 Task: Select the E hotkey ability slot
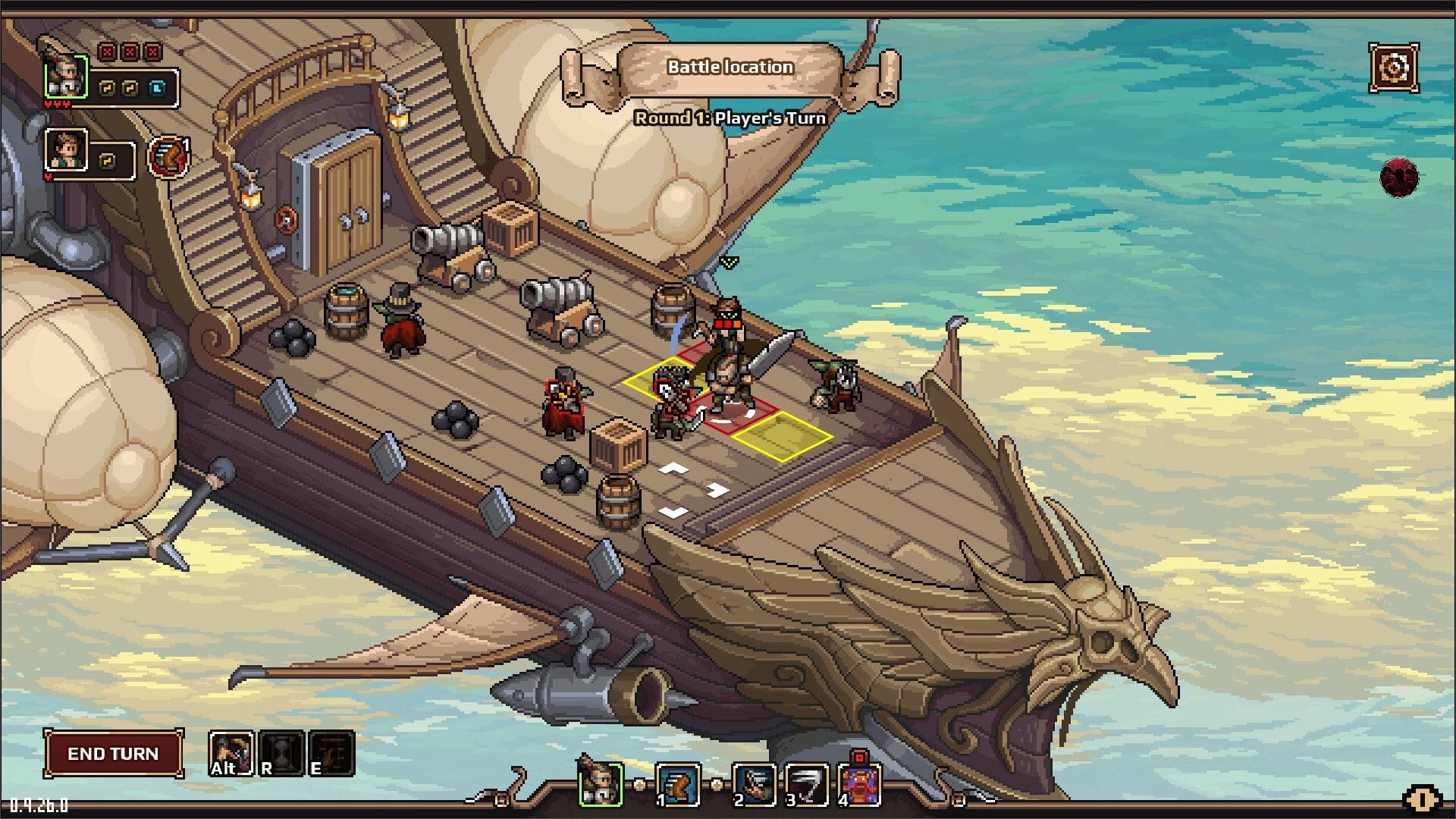pos(330,754)
